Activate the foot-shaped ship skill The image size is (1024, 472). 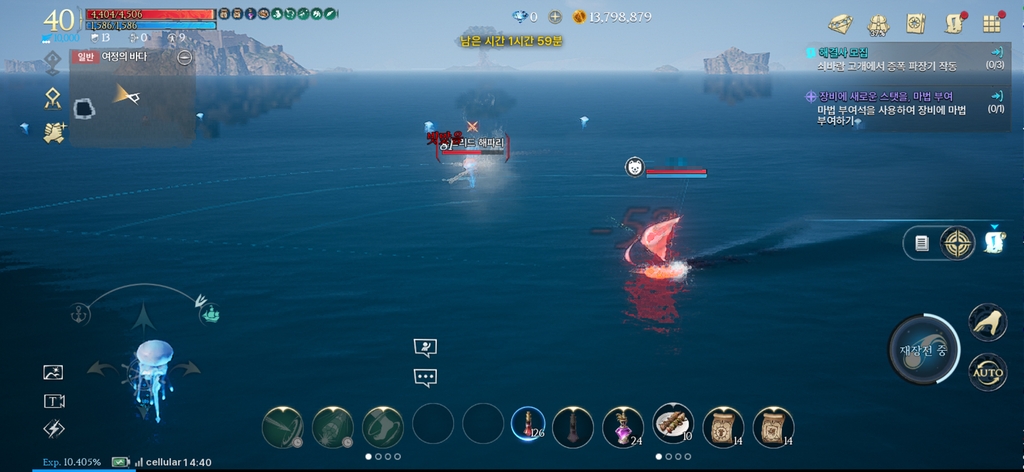(x=382, y=427)
